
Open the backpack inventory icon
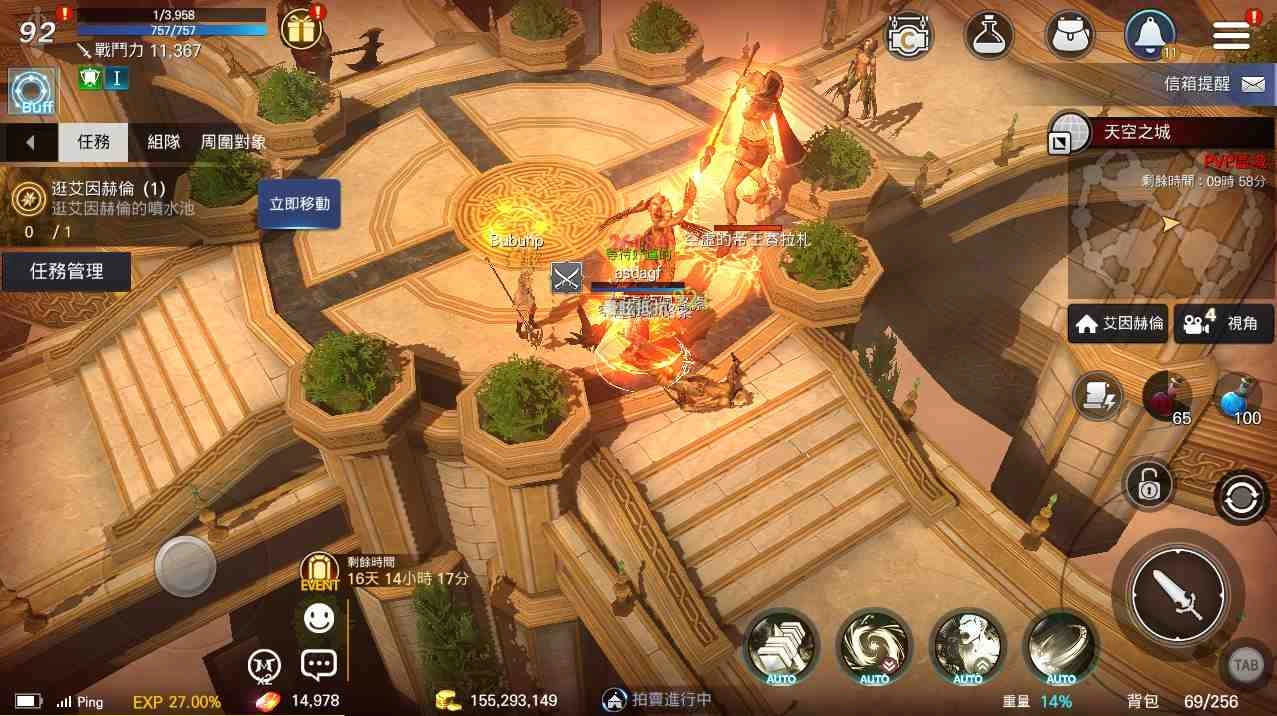1069,35
